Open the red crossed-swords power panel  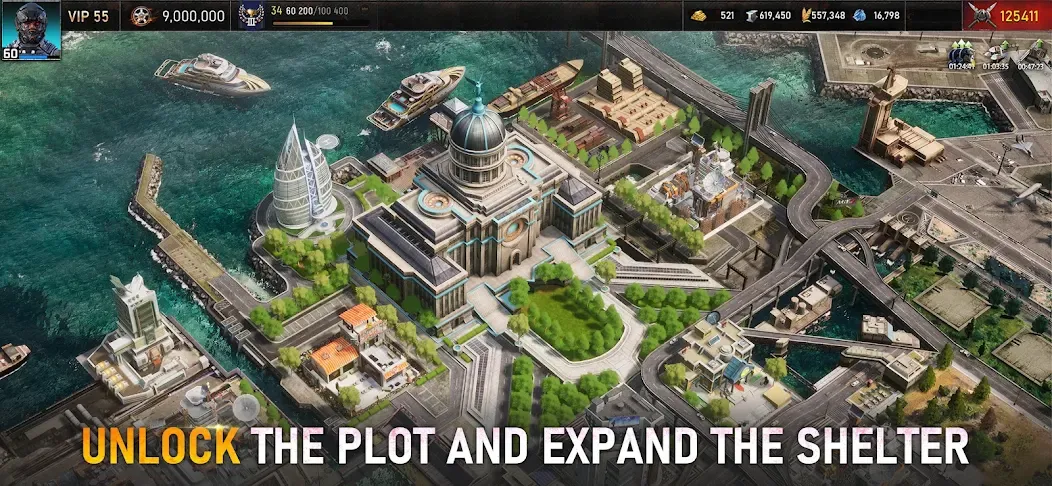1007,16
